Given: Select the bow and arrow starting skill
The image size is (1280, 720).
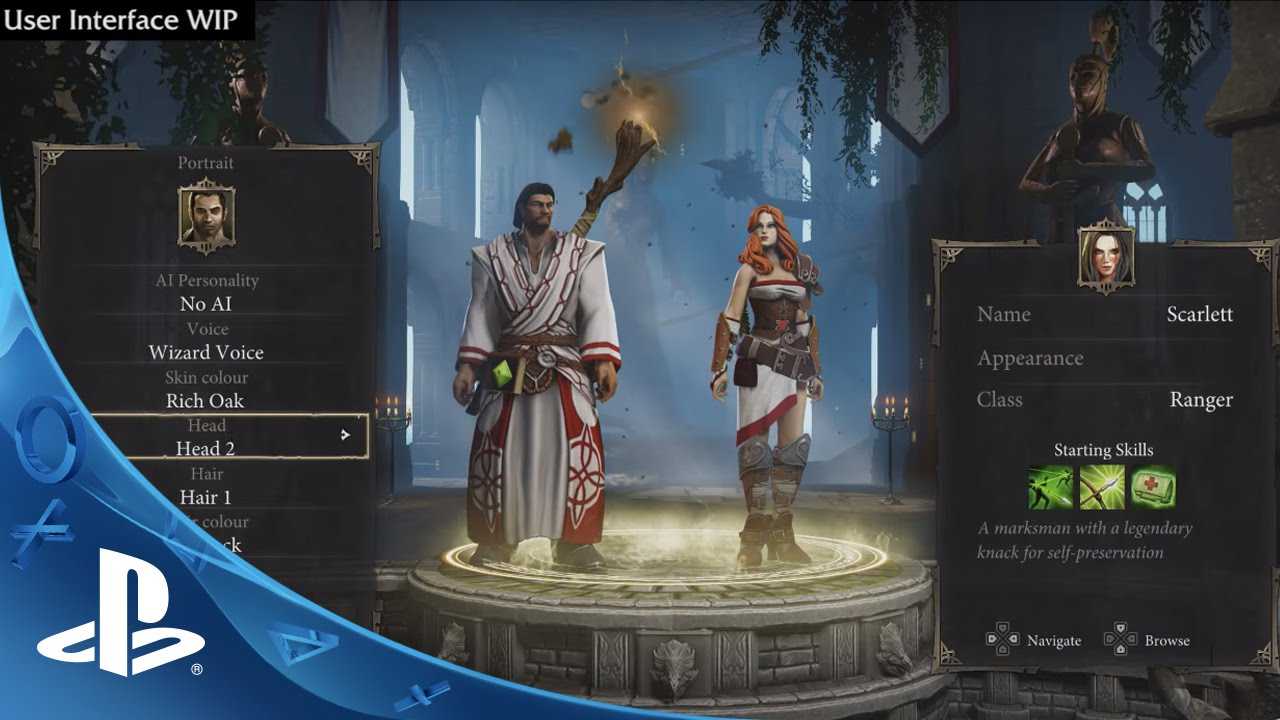Looking at the screenshot, I should [1102, 488].
